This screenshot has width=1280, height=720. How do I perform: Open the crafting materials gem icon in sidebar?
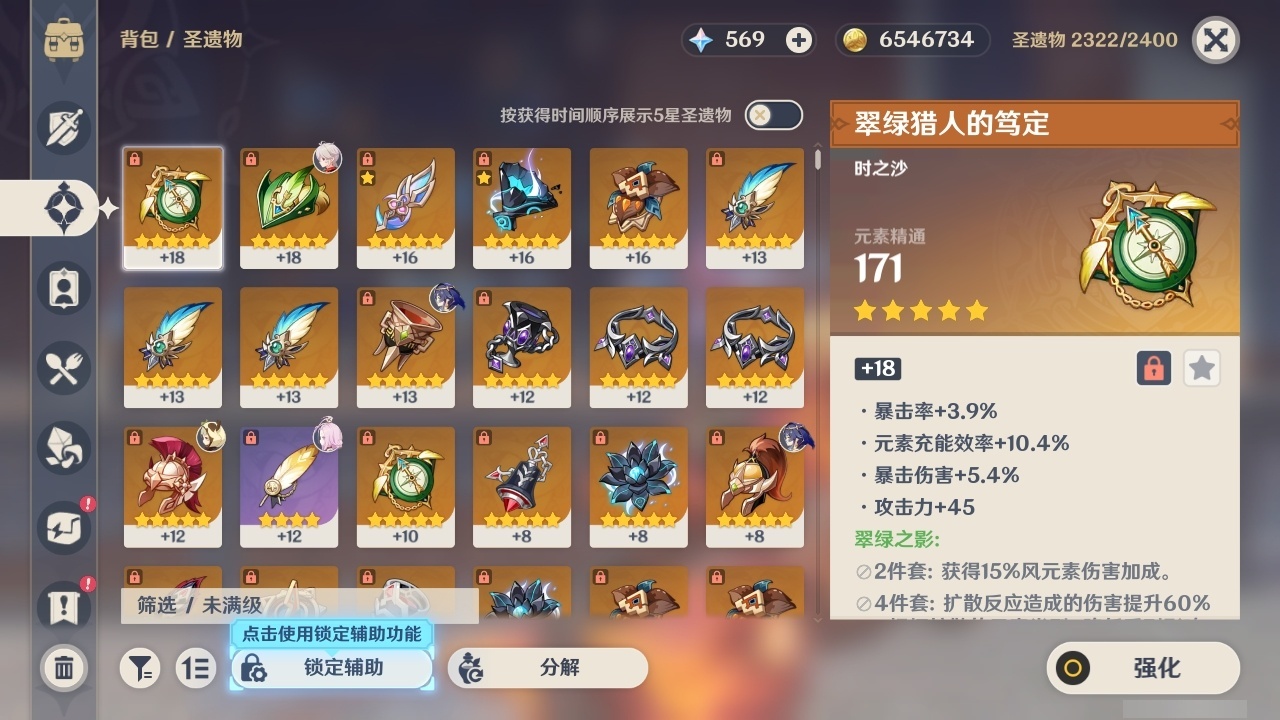(x=63, y=448)
